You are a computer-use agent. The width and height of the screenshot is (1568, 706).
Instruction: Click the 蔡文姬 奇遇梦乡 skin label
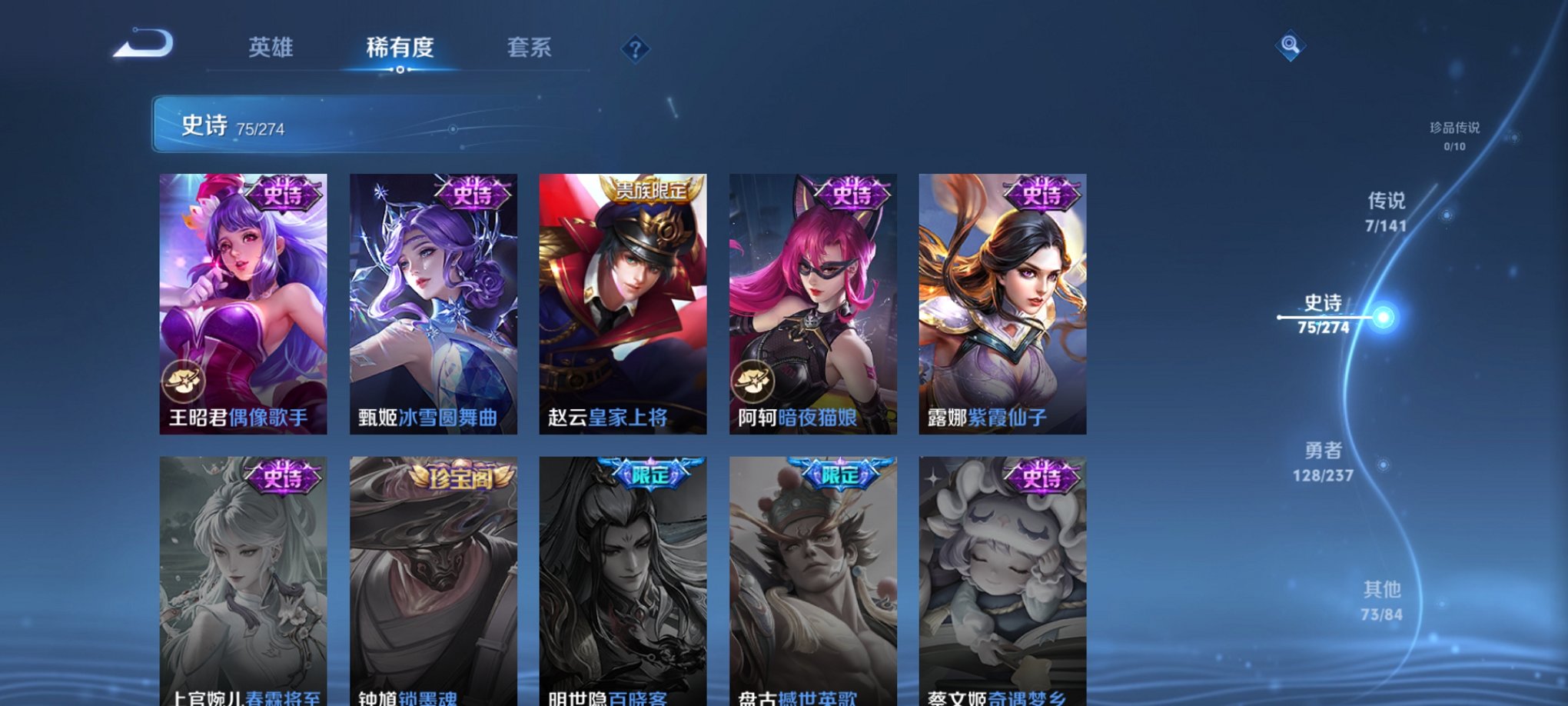(994, 698)
